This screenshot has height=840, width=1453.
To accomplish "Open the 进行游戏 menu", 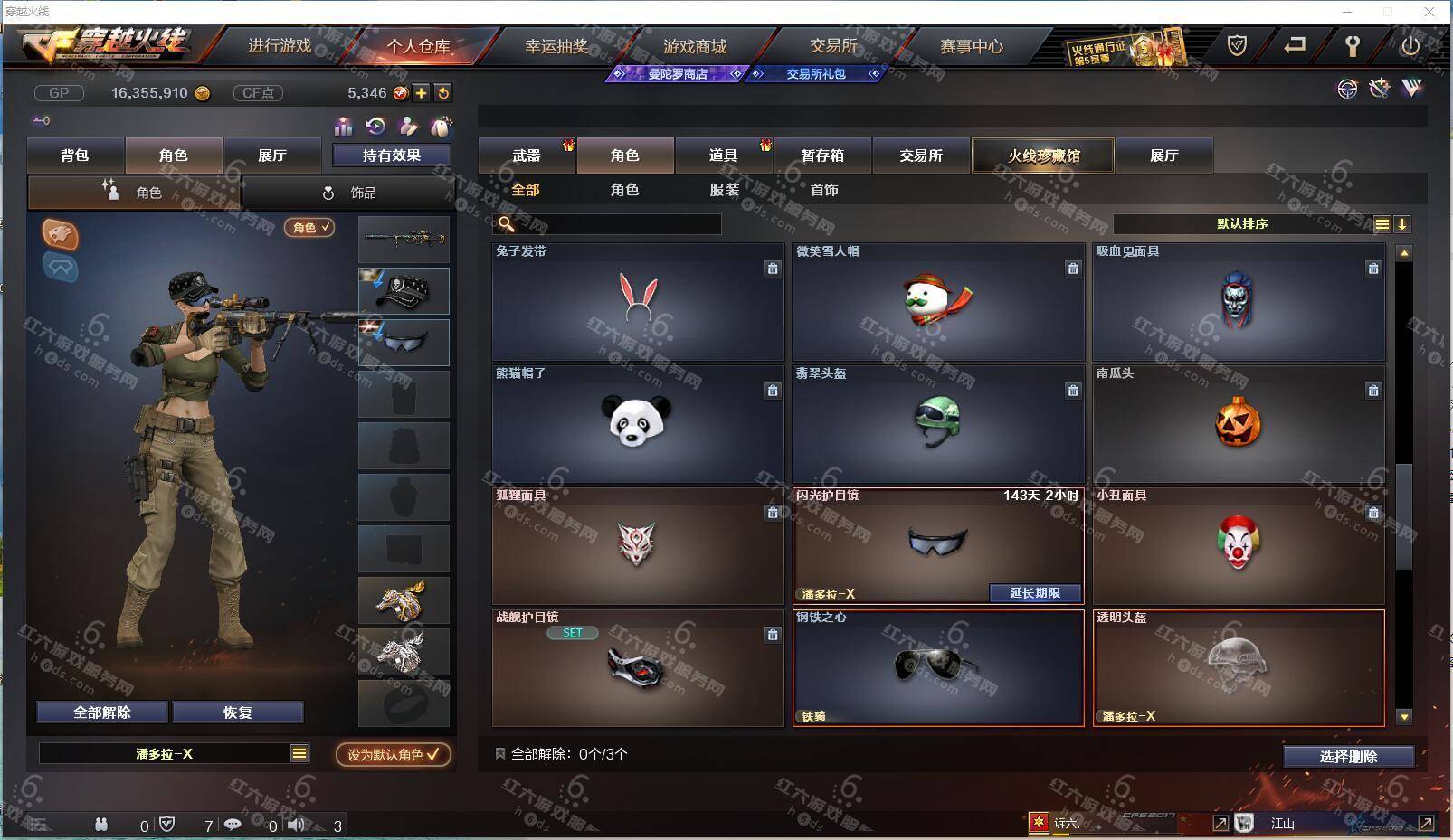I will [x=280, y=46].
